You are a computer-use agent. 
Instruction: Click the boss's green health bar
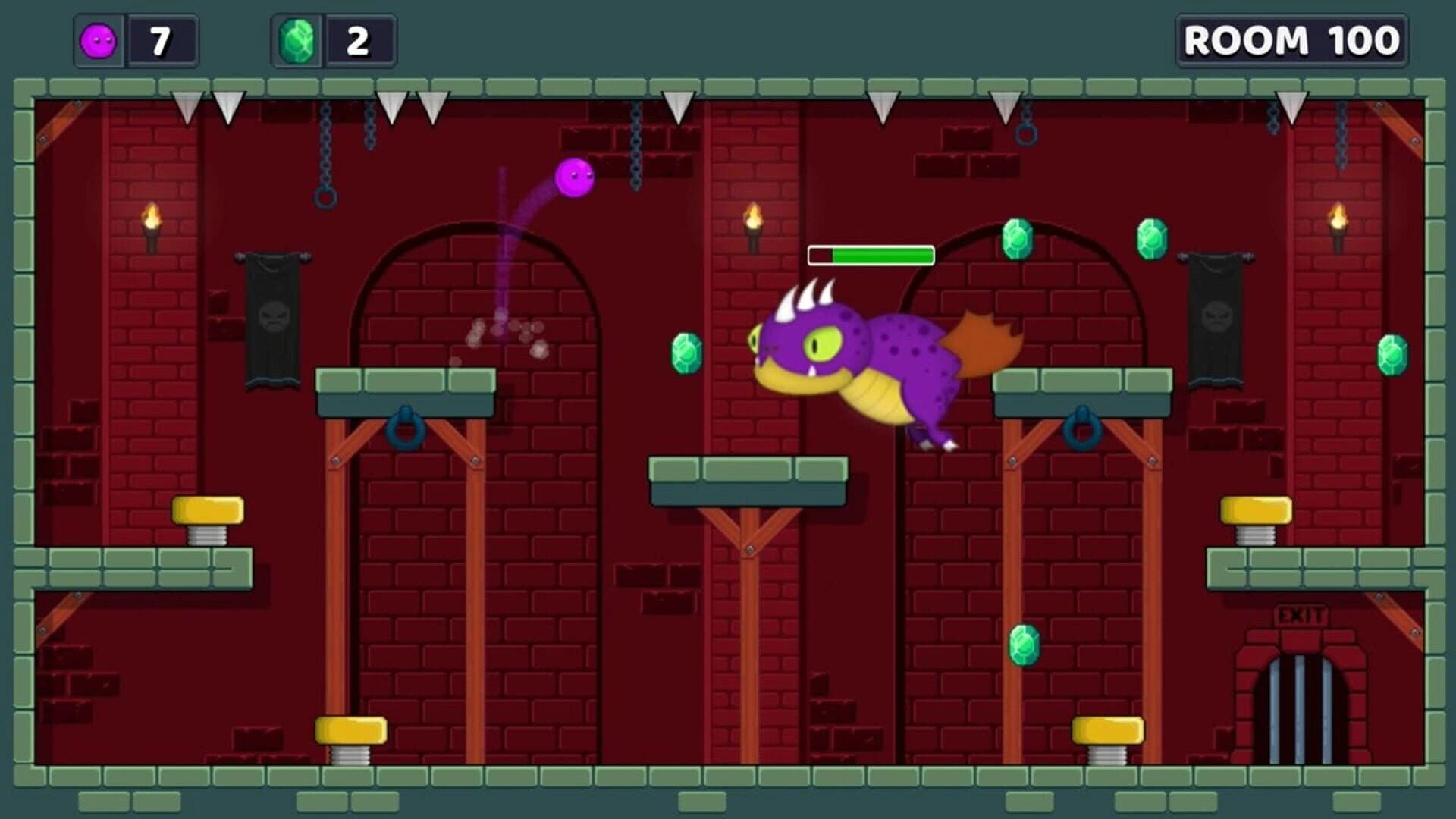[x=872, y=256]
